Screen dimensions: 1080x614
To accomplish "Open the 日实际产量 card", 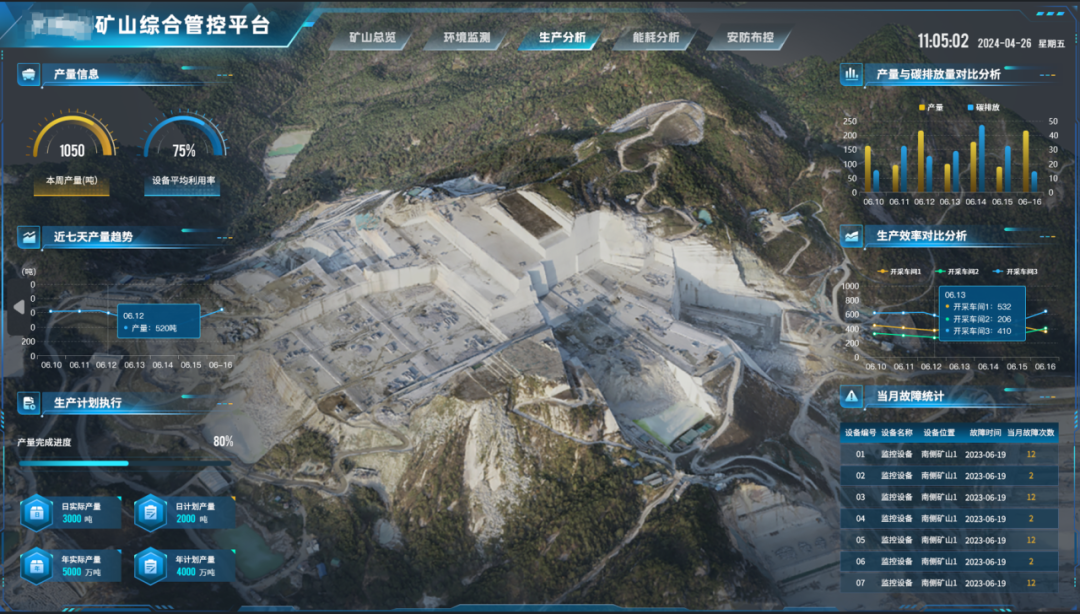I will pyautogui.click(x=69, y=513).
